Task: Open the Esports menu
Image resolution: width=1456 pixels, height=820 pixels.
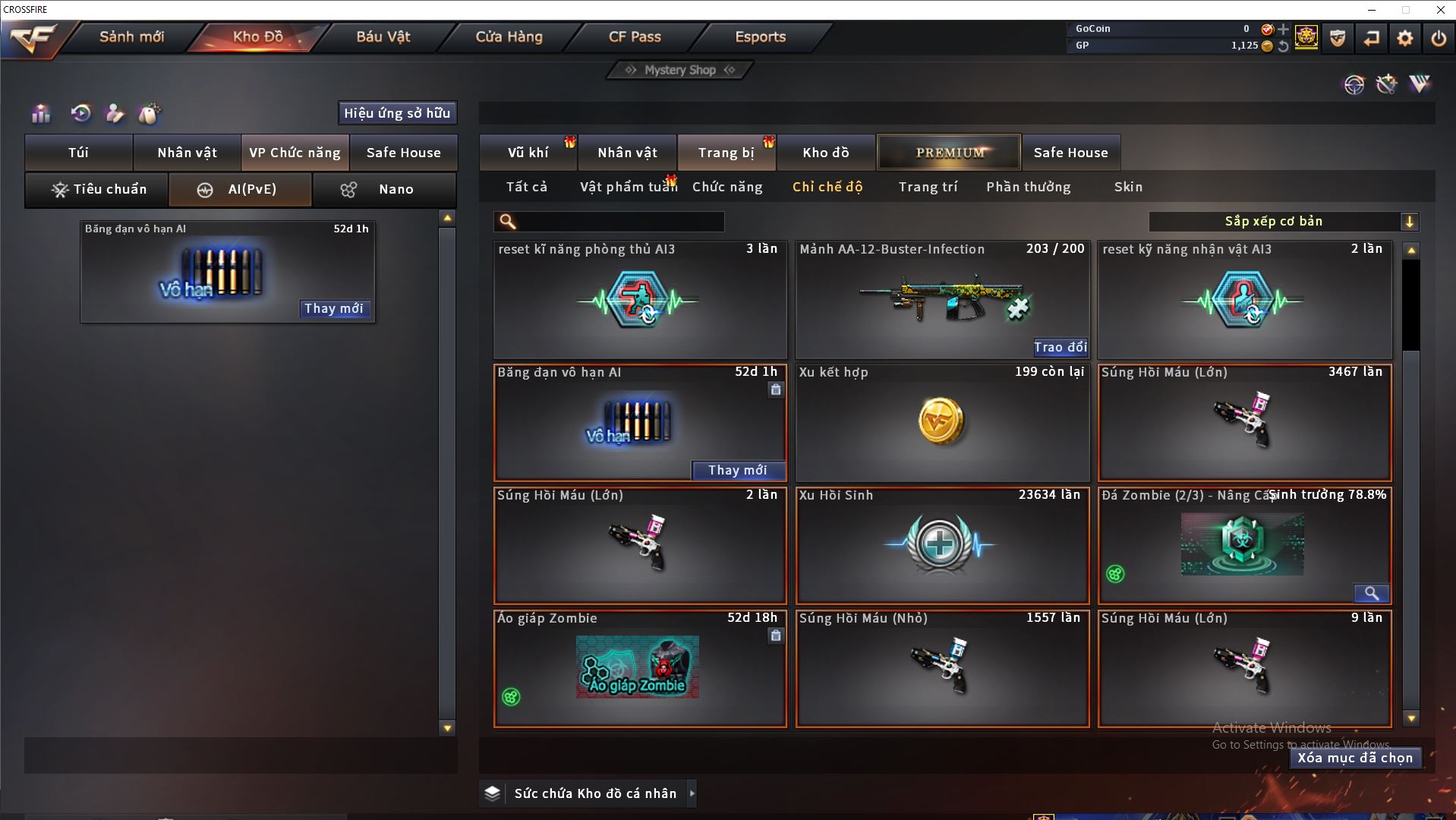Action: pyautogui.click(x=760, y=36)
